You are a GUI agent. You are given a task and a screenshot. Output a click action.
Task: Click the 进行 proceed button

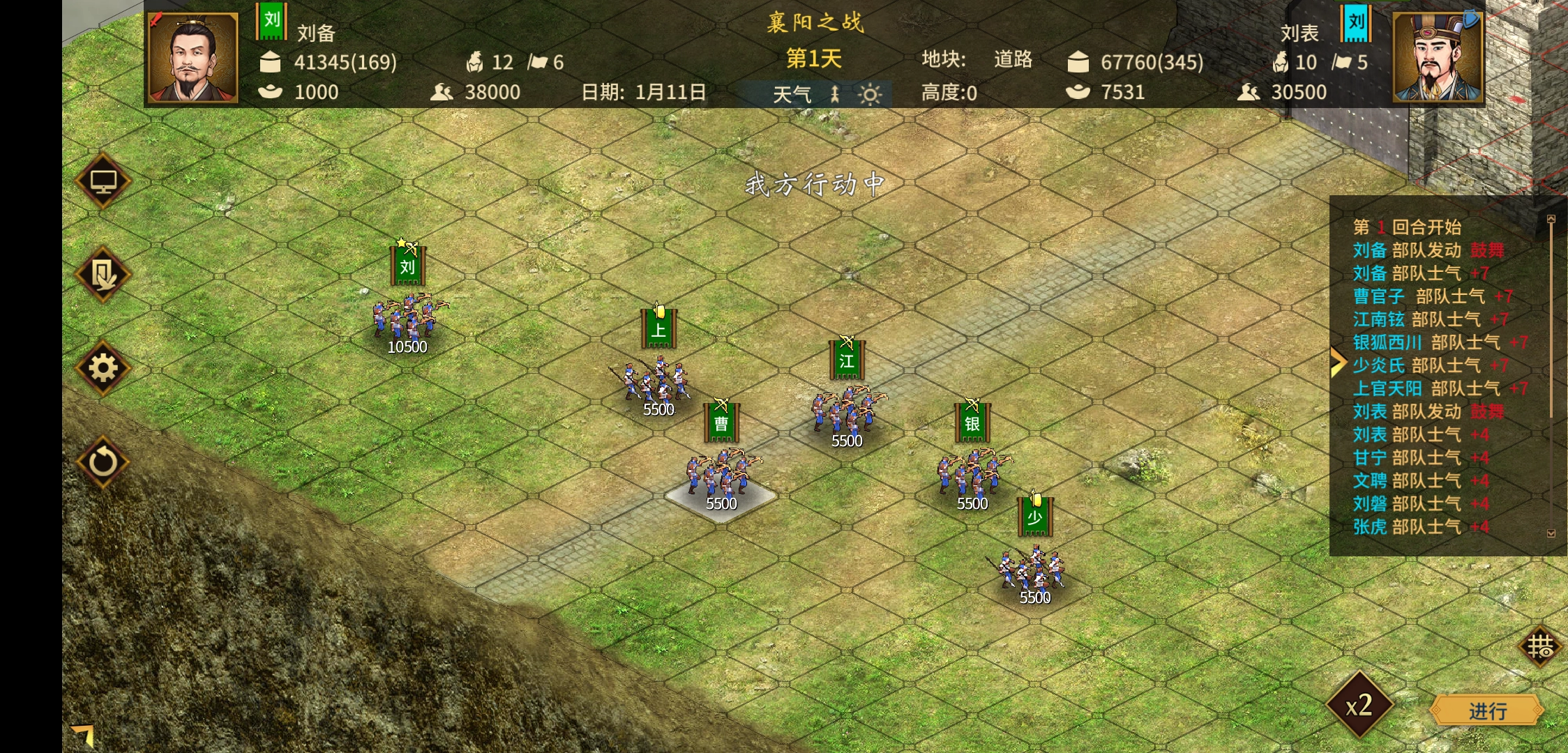(x=1486, y=710)
